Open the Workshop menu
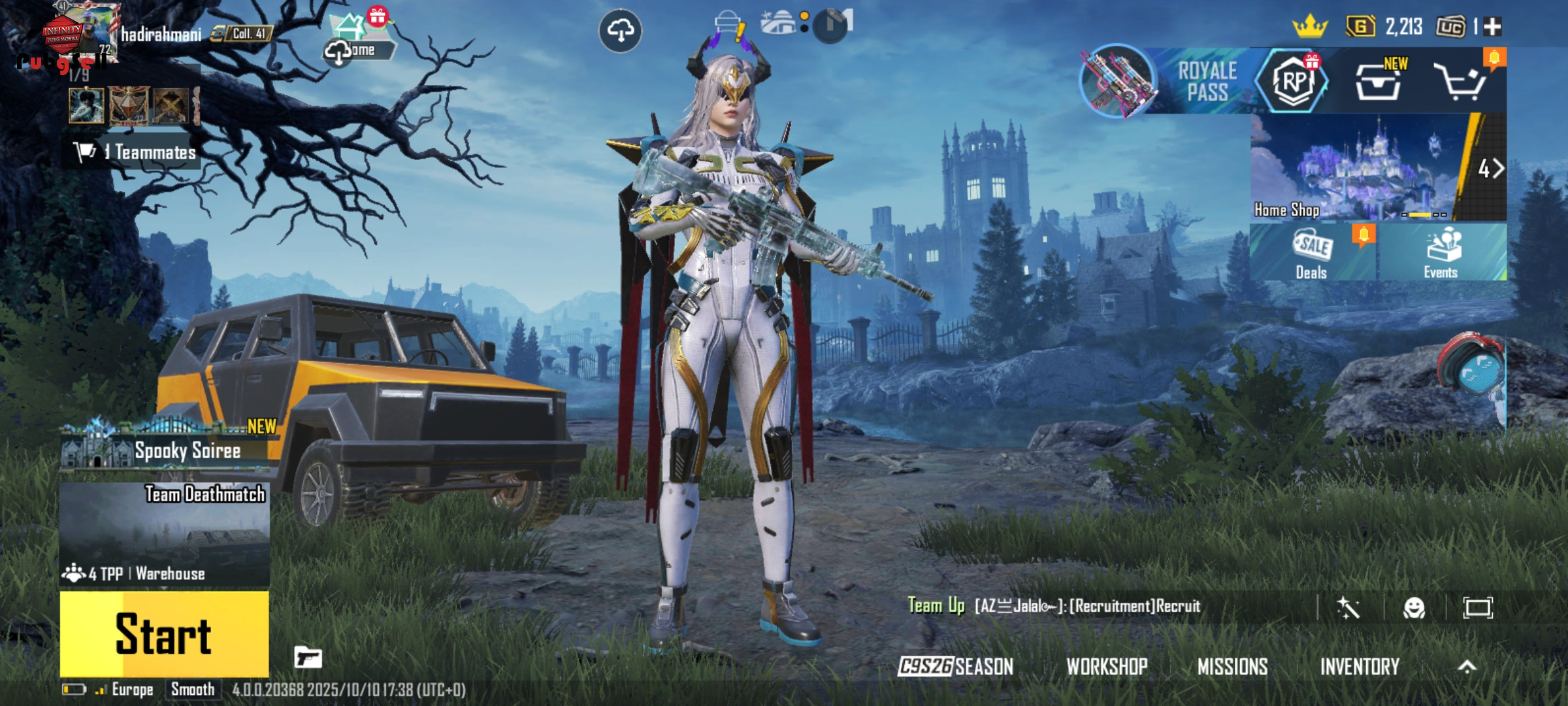This screenshot has height=706, width=1568. [x=1107, y=666]
